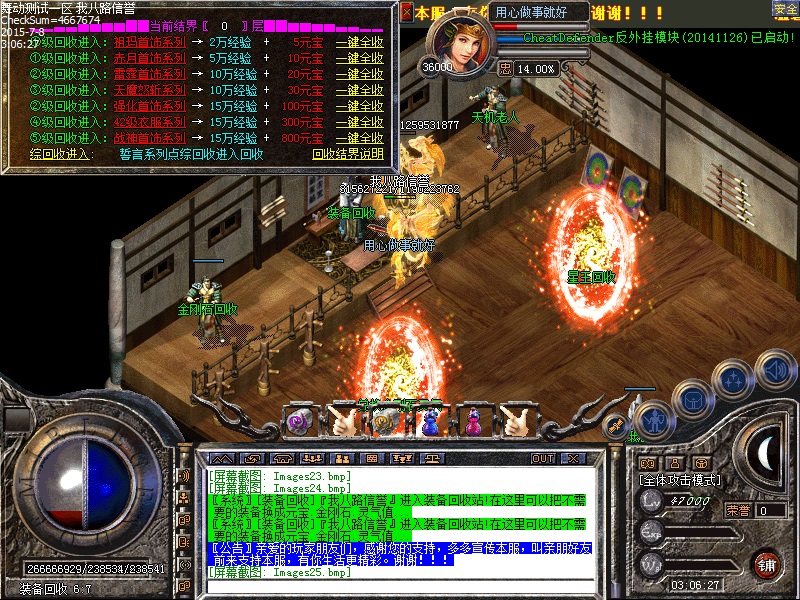This screenshot has height=600, width=800.
Task: Open the 回收结界说明 explanation link
Action: (347, 154)
